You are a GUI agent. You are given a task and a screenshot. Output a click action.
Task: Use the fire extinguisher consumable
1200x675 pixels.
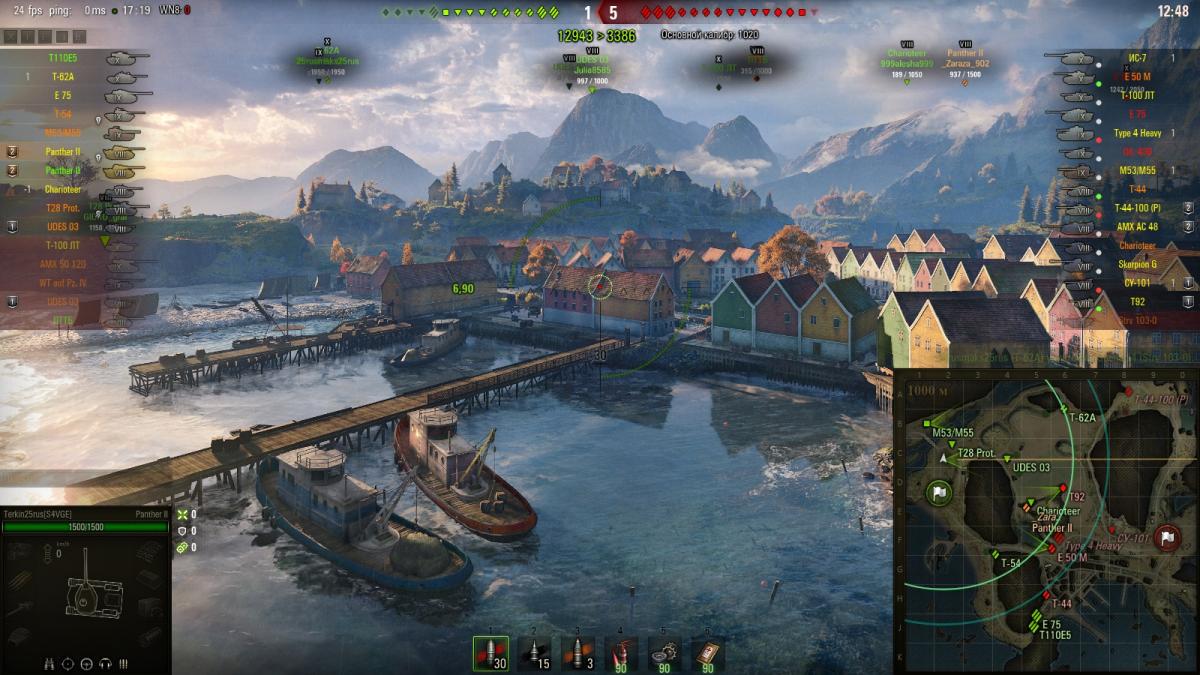pyautogui.click(x=621, y=653)
